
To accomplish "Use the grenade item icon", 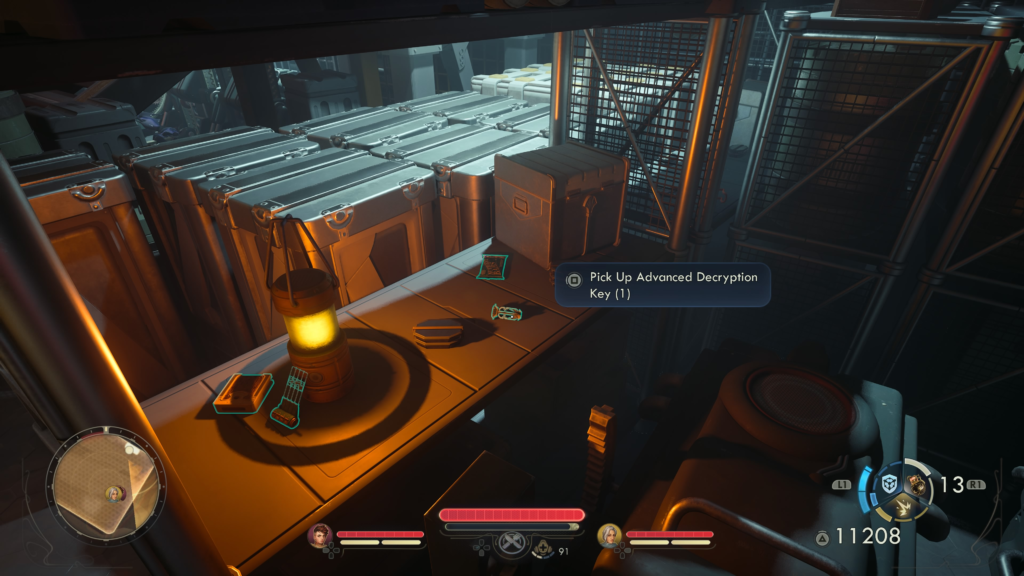I will coord(916,484).
